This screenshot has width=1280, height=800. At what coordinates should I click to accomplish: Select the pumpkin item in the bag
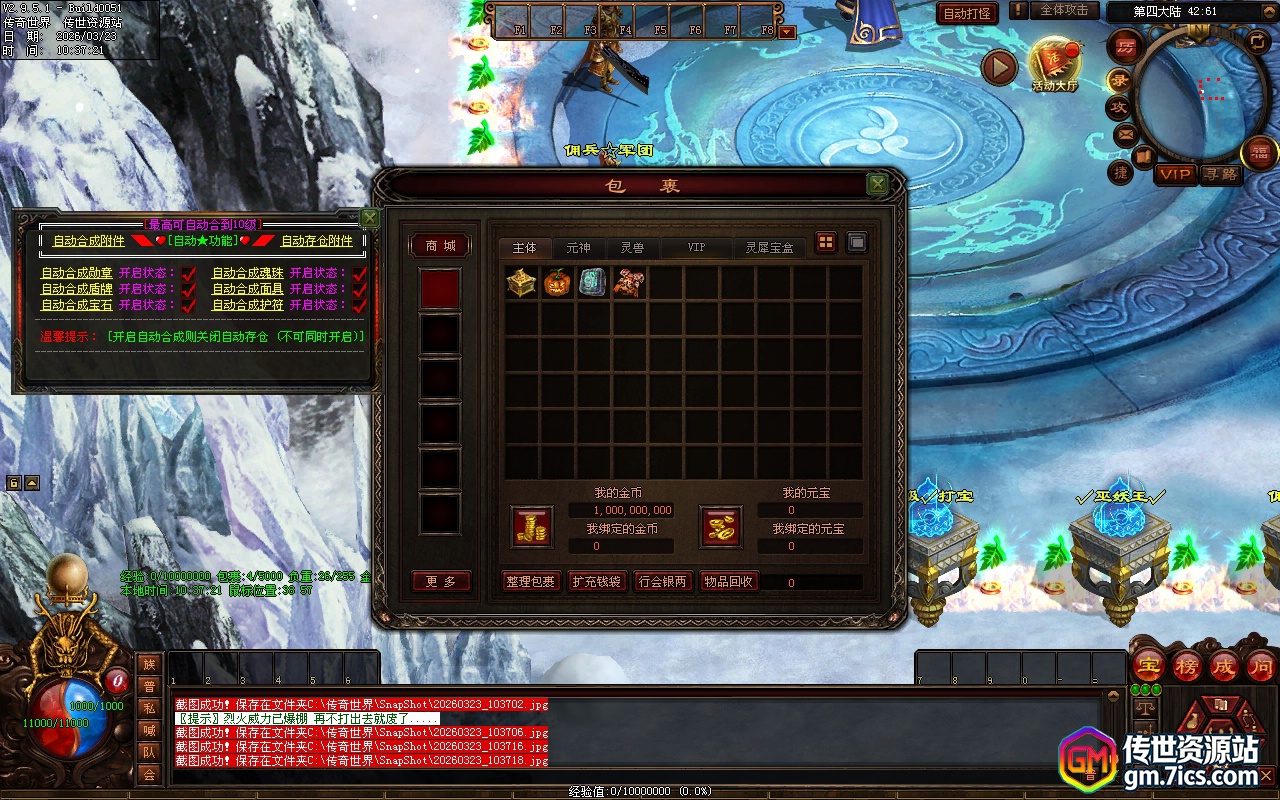[557, 283]
